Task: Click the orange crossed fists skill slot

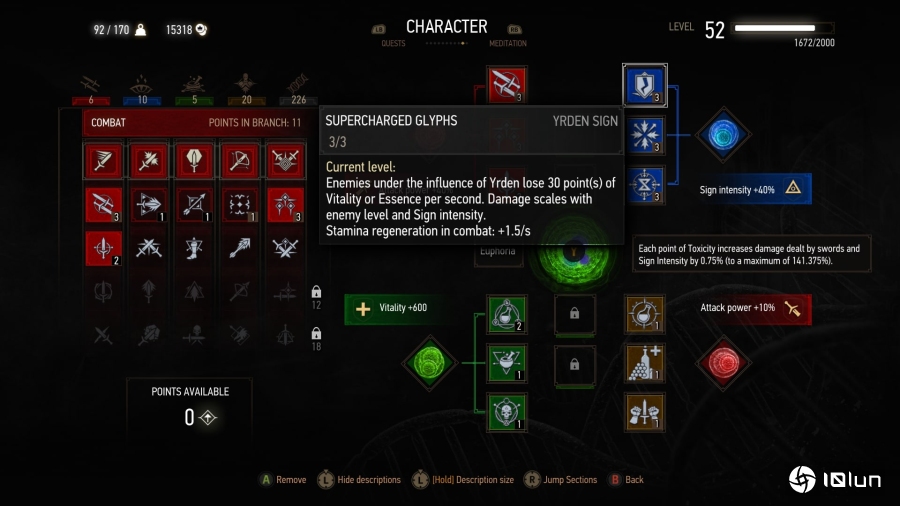Action: pos(644,411)
